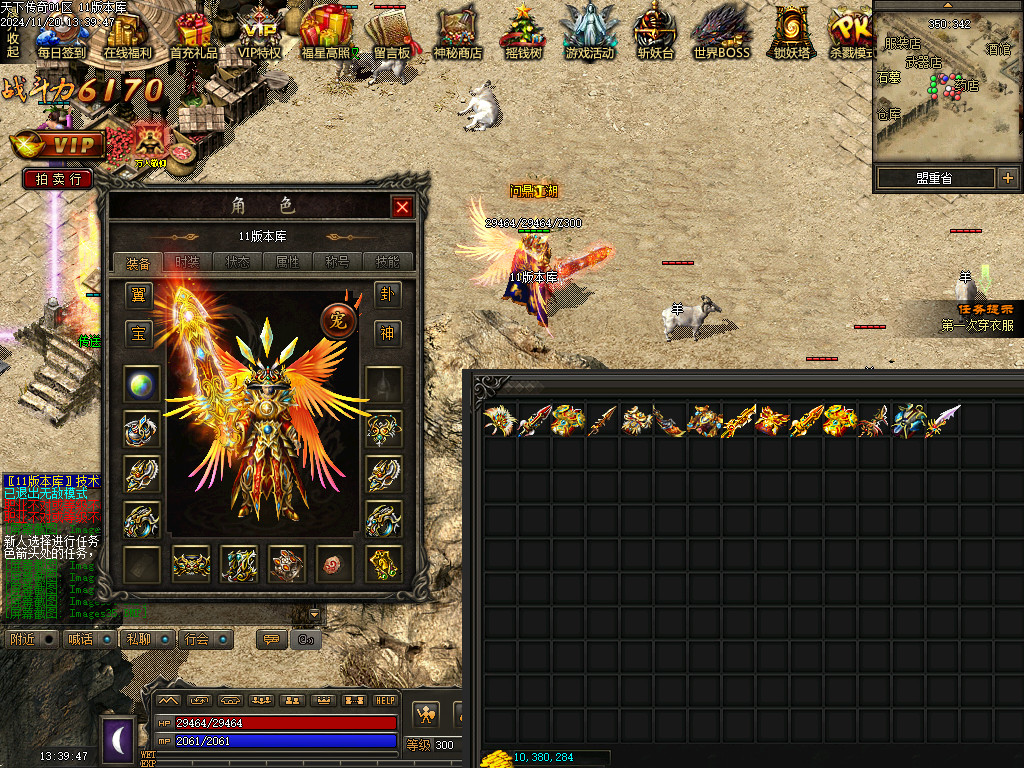Image resolution: width=1024 pixels, height=768 pixels.
Task: Click the 翼 wings button
Action: 139,295
